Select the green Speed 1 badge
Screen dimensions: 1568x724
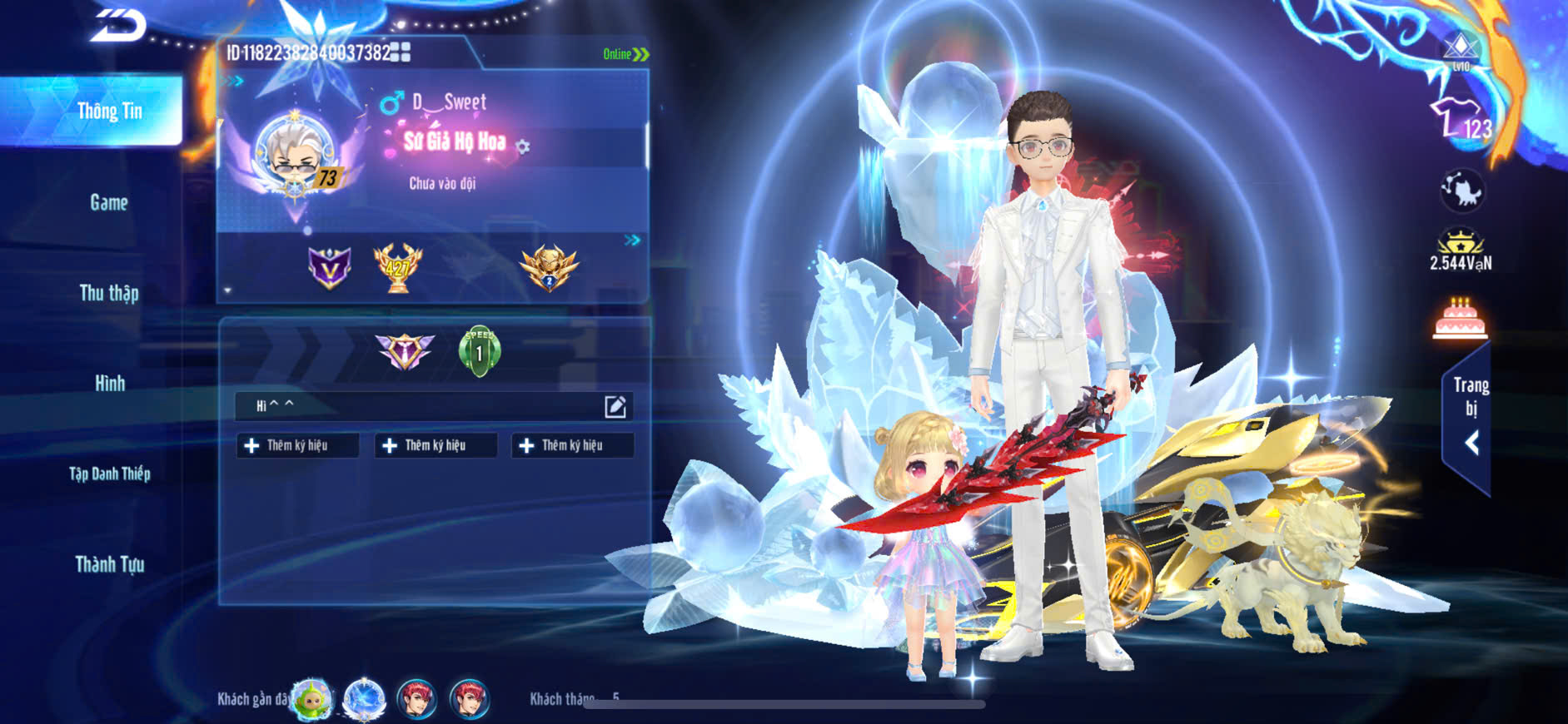point(480,351)
